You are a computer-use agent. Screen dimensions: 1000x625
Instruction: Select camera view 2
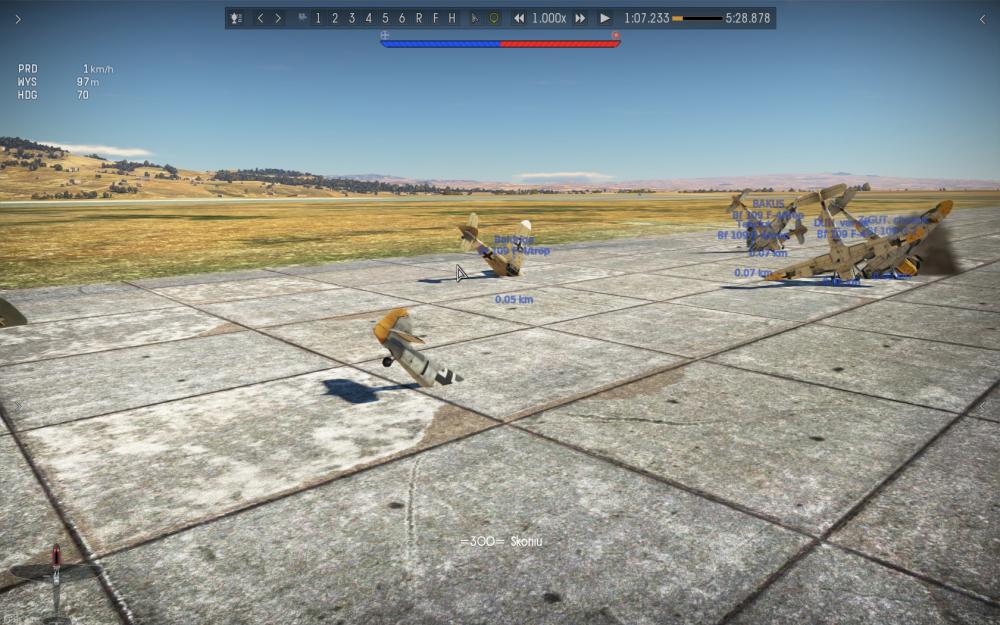335,18
